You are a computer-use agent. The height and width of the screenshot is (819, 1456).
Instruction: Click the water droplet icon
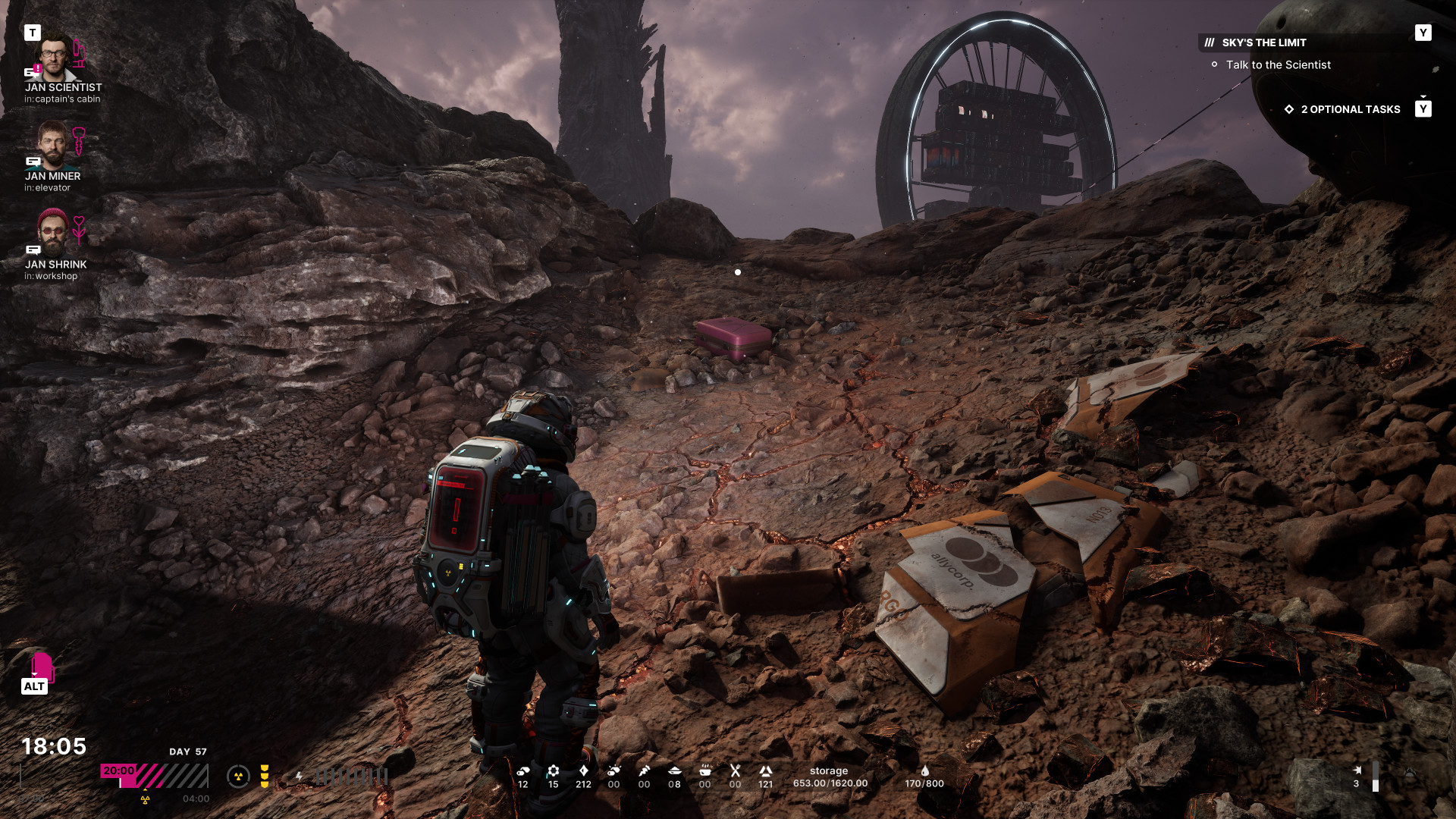pos(924,770)
